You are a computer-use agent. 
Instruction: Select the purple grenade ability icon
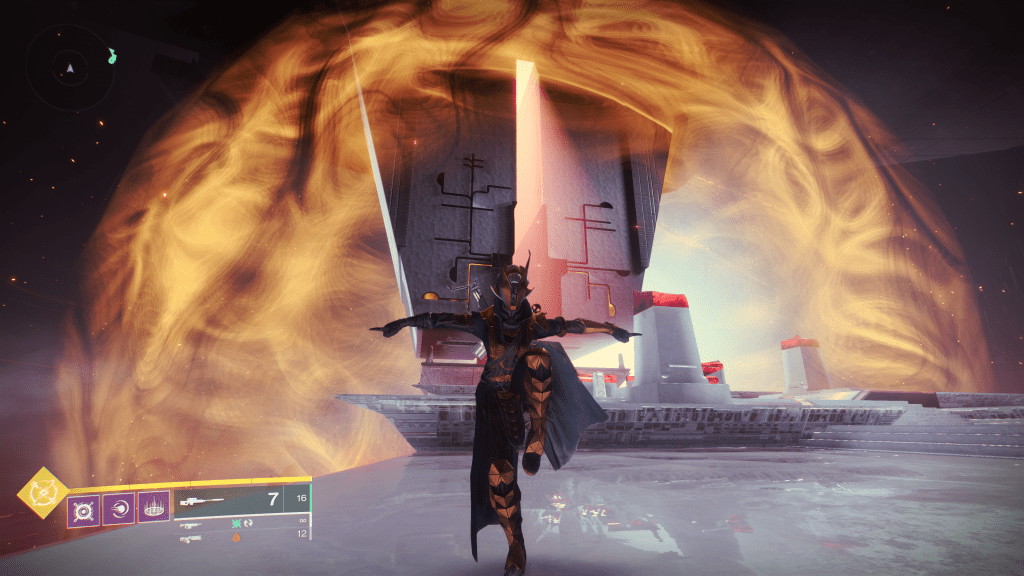[82, 510]
